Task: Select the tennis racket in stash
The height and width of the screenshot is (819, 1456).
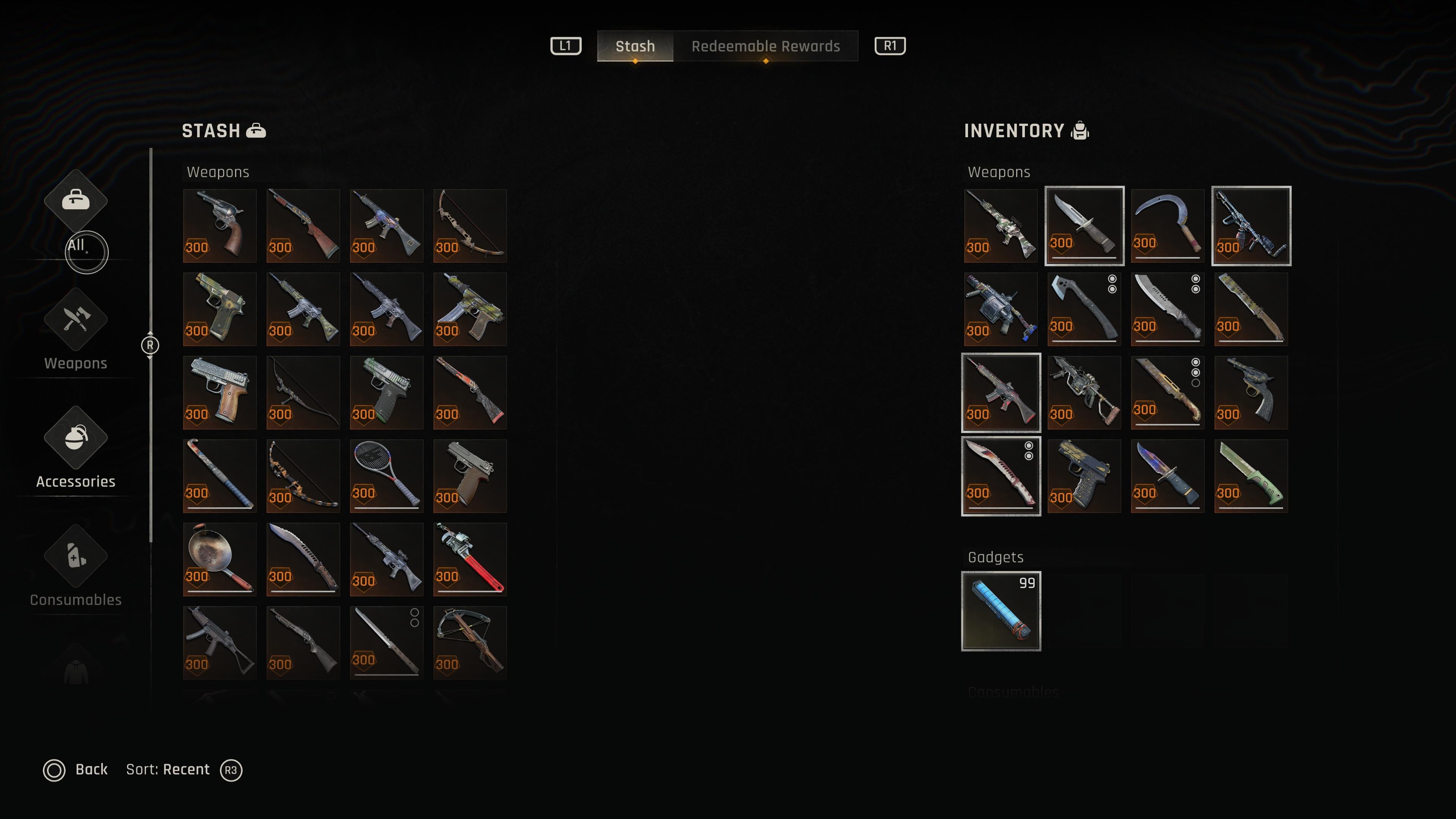Action: [x=386, y=476]
